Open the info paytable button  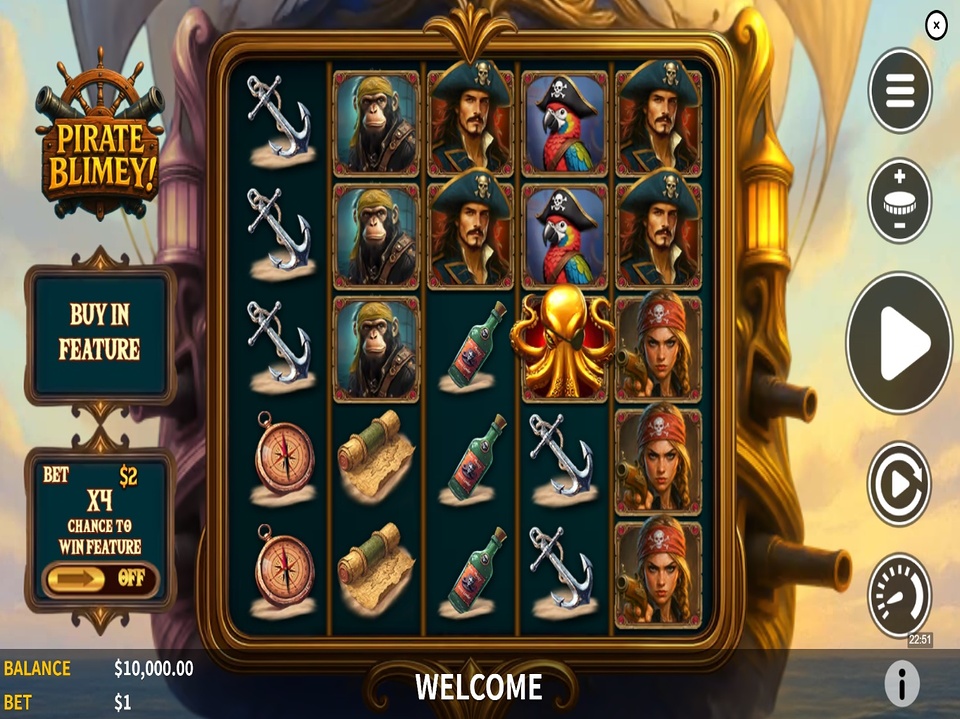901,684
